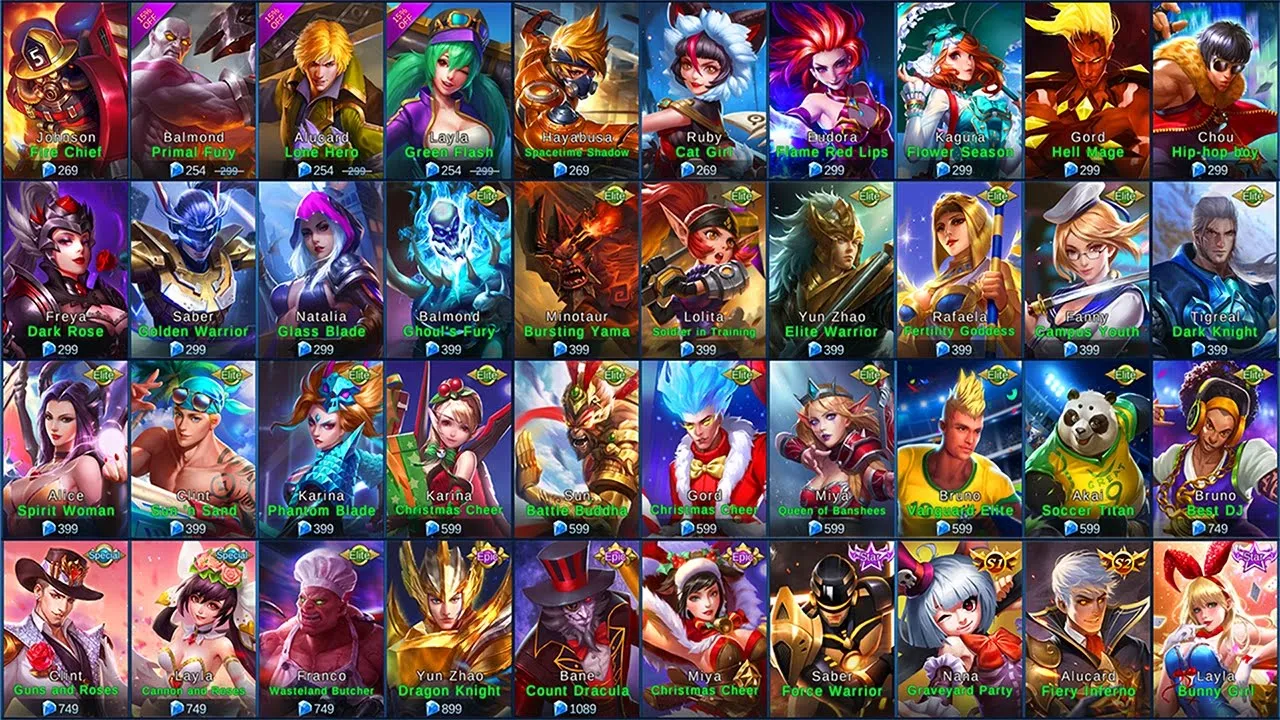The image size is (1280, 720).
Task: Click the diamond icon on Johnson Fire Chief card
Action: 47,168
